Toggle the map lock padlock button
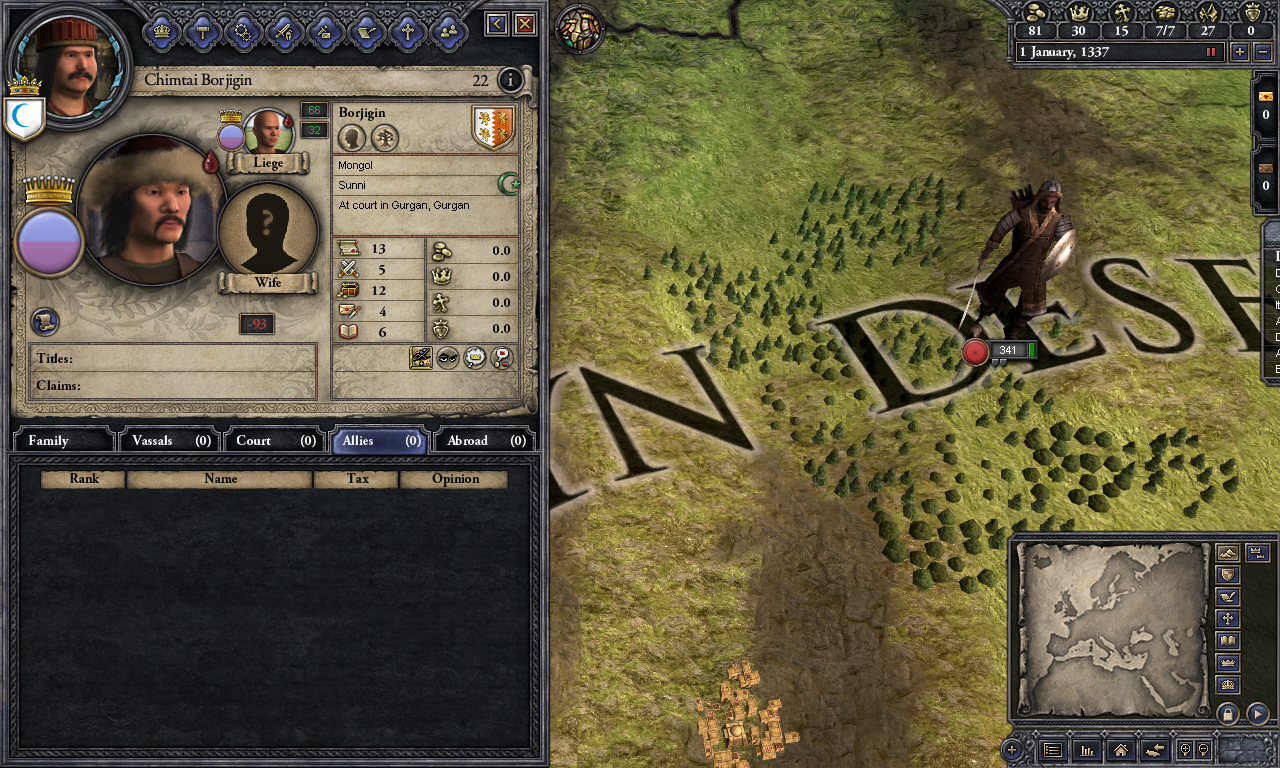This screenshot has width=1280, height=768. coord(1228,715)
